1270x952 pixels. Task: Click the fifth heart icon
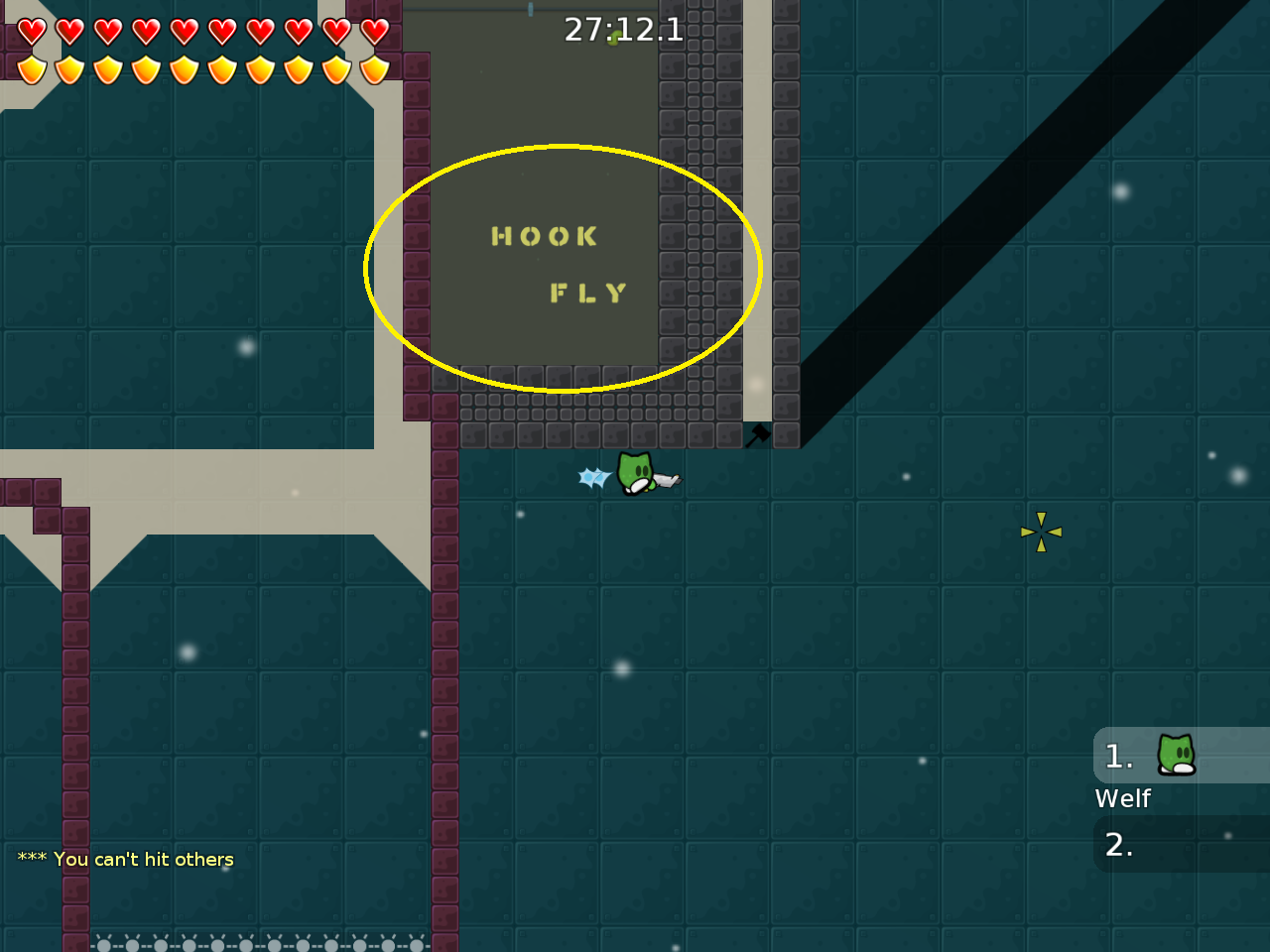pyautogui.click(x=184, y=30)
